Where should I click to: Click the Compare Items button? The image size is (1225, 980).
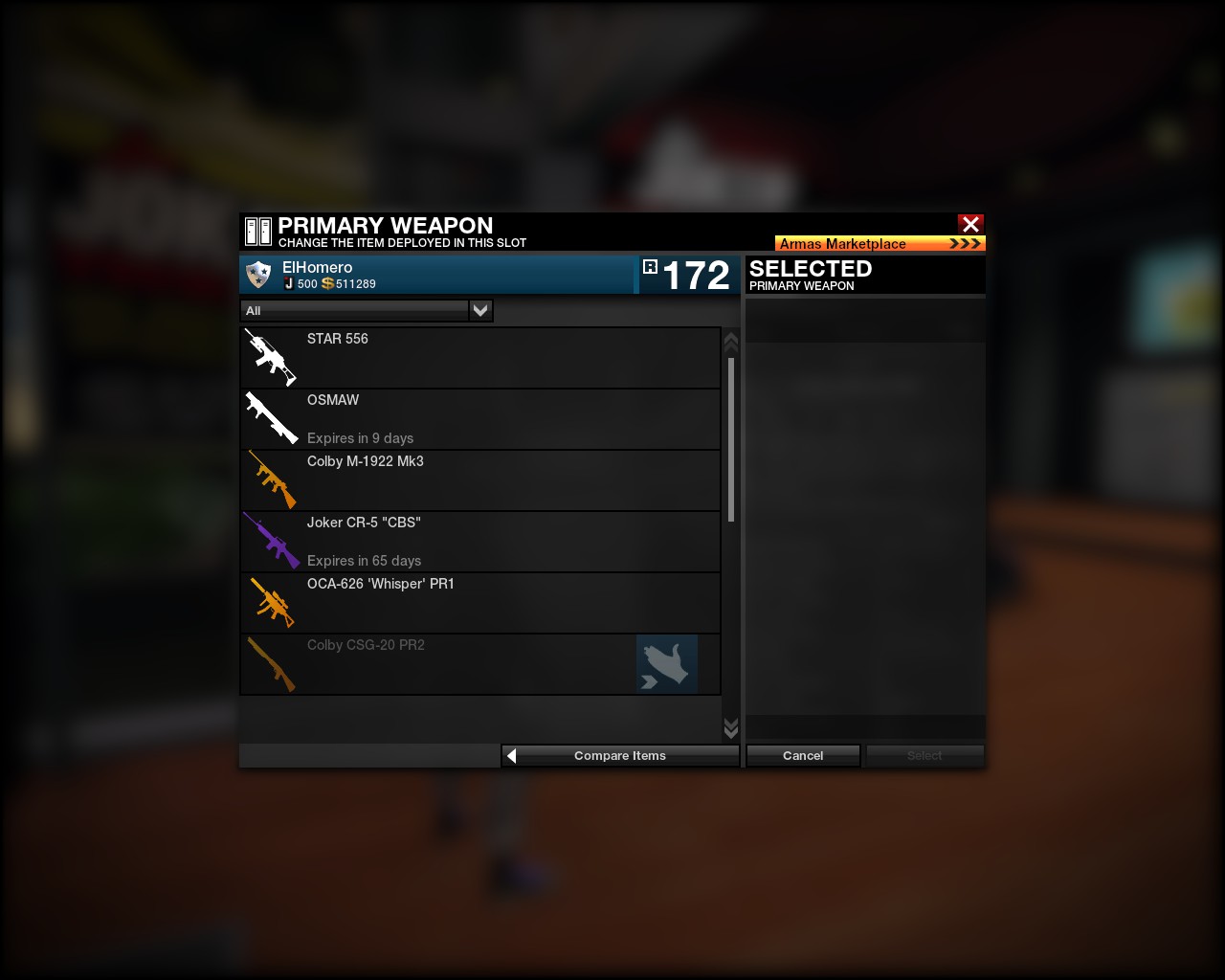click(620, 756)
